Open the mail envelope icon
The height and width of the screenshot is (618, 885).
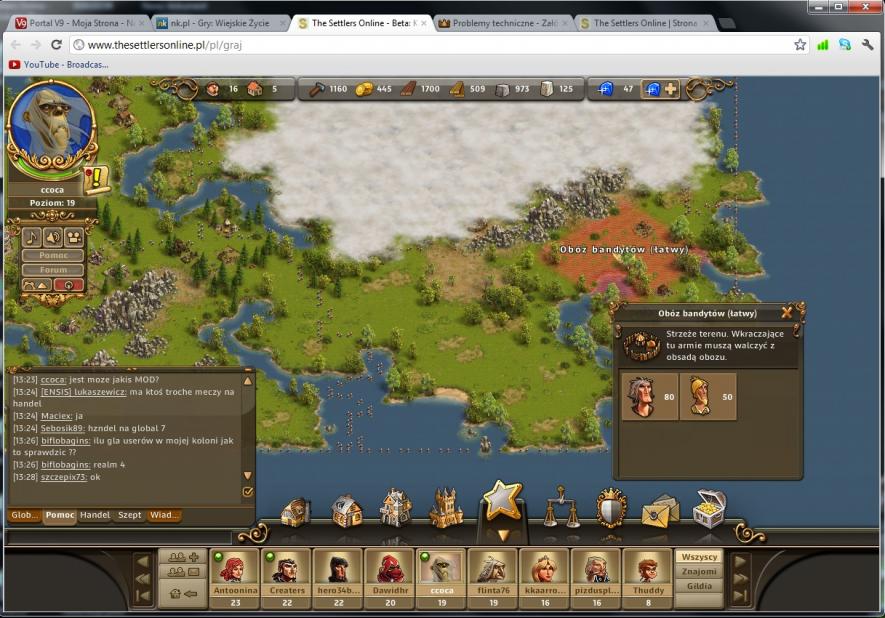tap(659, 511)
